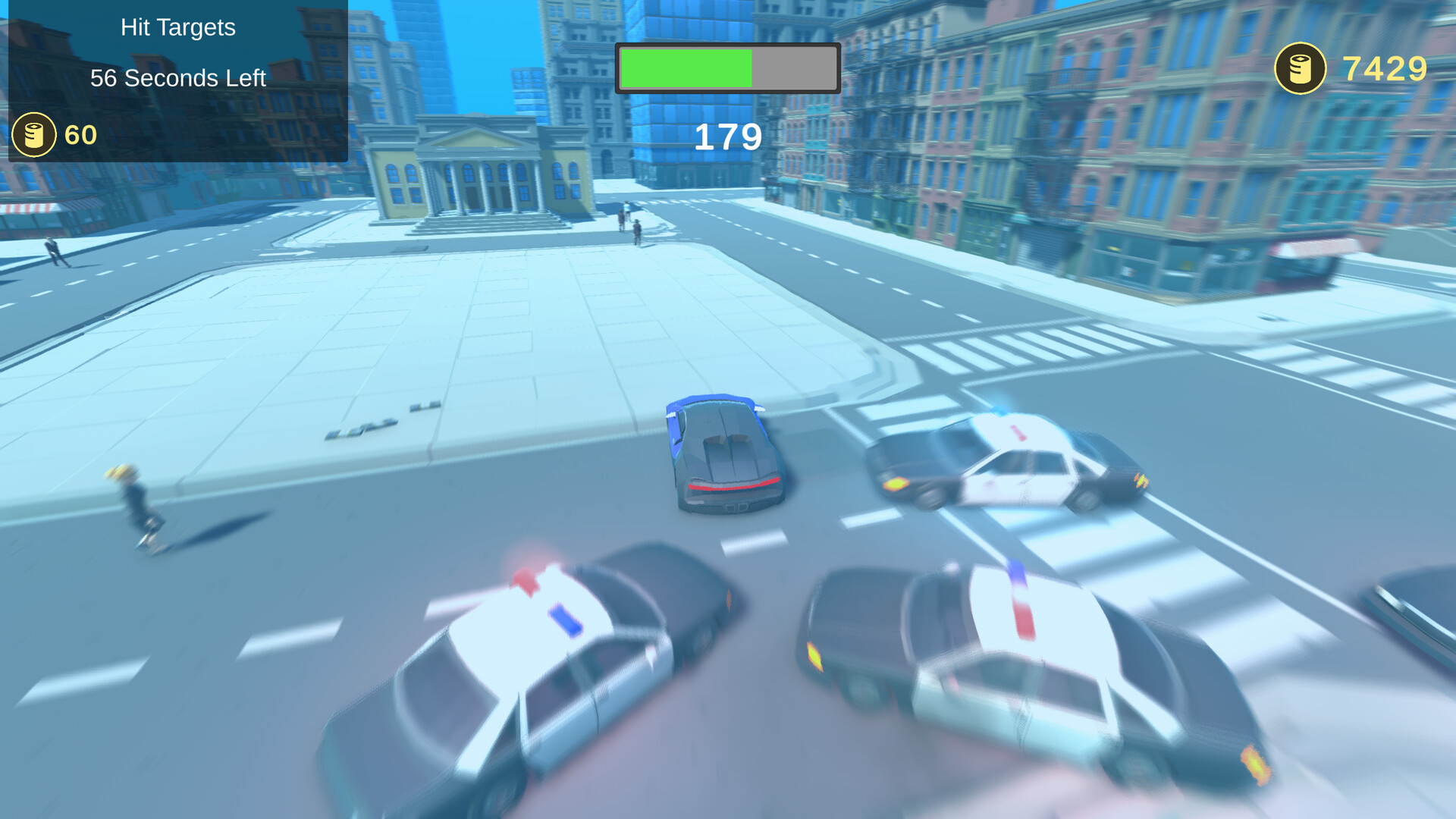Click the coin icon in mission panel
The image size is (1456, 819).
click(33, 134)
